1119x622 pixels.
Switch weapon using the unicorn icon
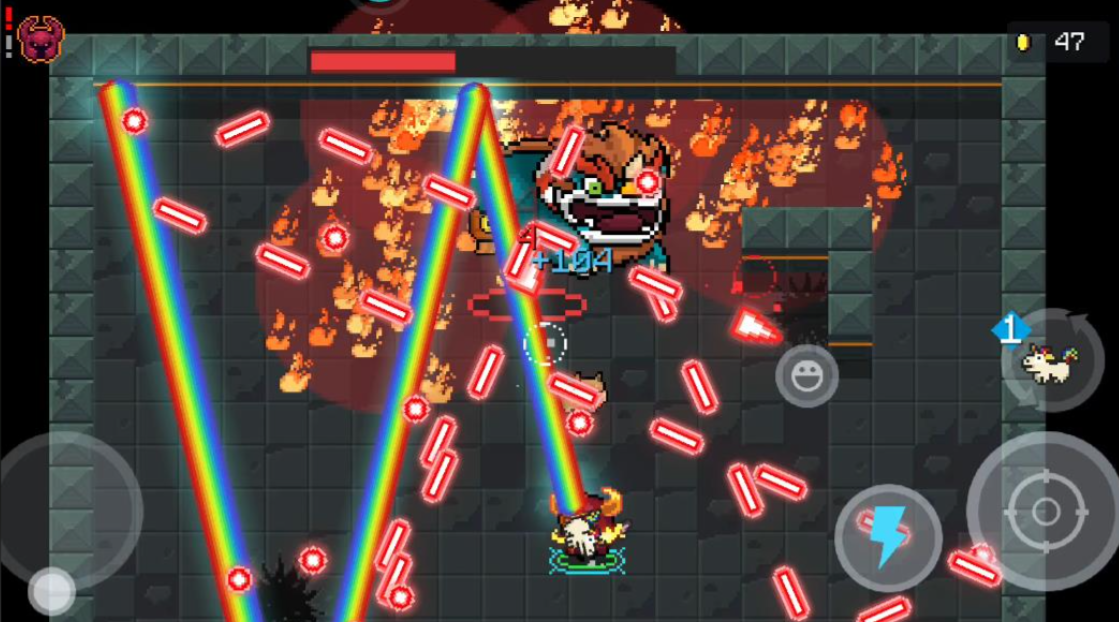click(1046, 361)
